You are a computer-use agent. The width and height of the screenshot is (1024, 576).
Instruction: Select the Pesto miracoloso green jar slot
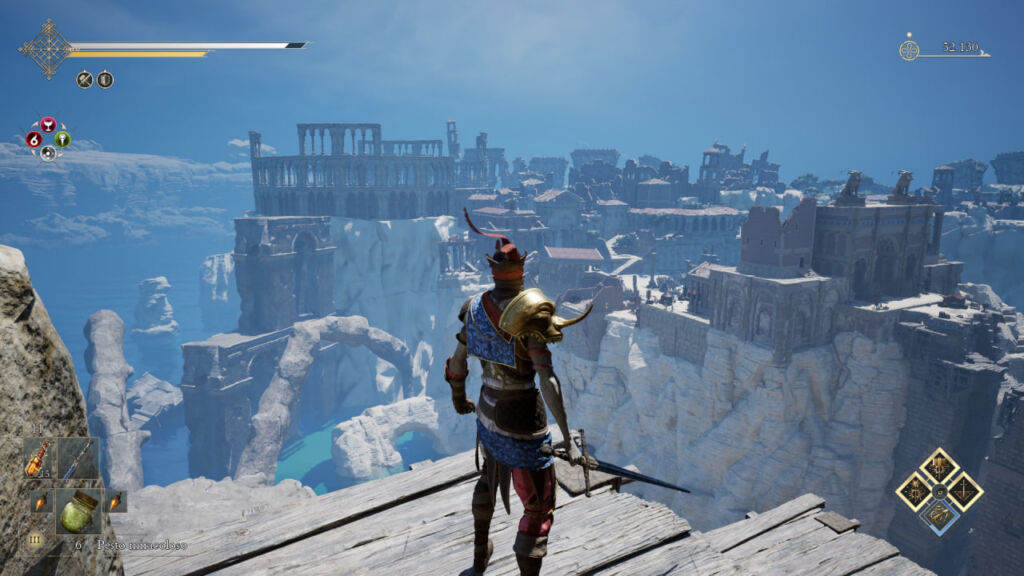[x=77, y=512]
